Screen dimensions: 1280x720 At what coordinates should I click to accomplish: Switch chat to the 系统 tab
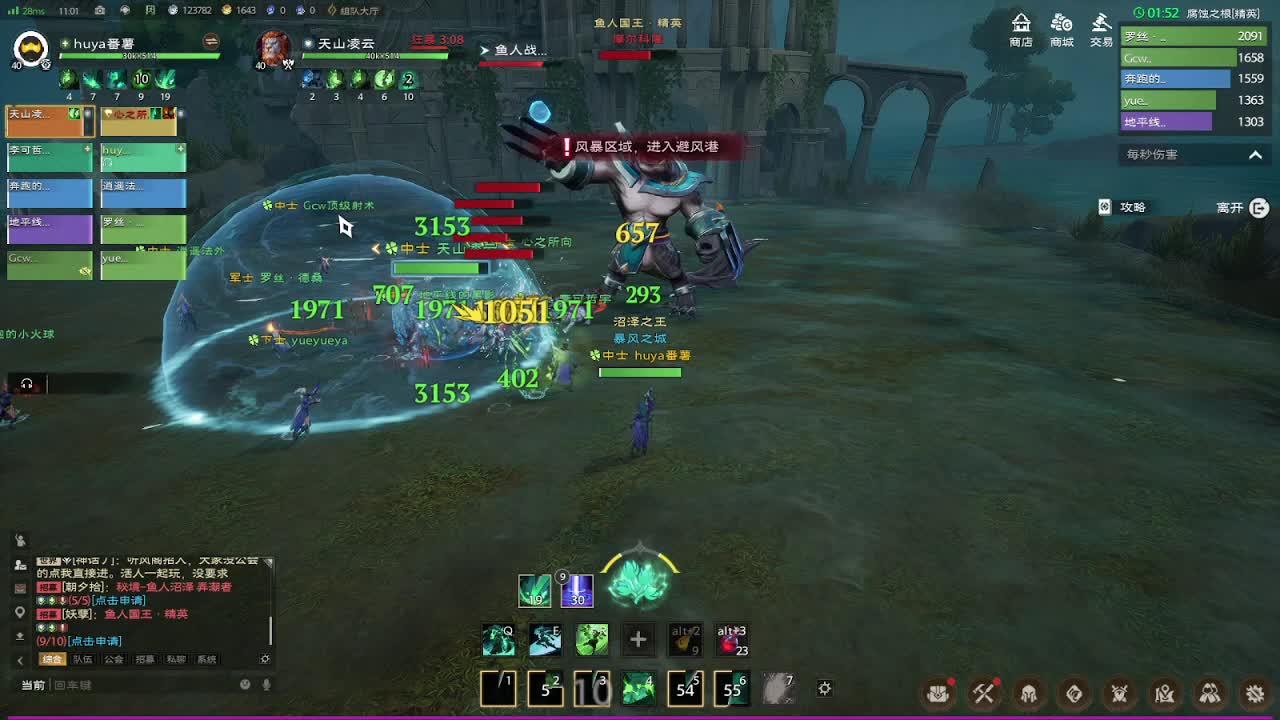206,660
